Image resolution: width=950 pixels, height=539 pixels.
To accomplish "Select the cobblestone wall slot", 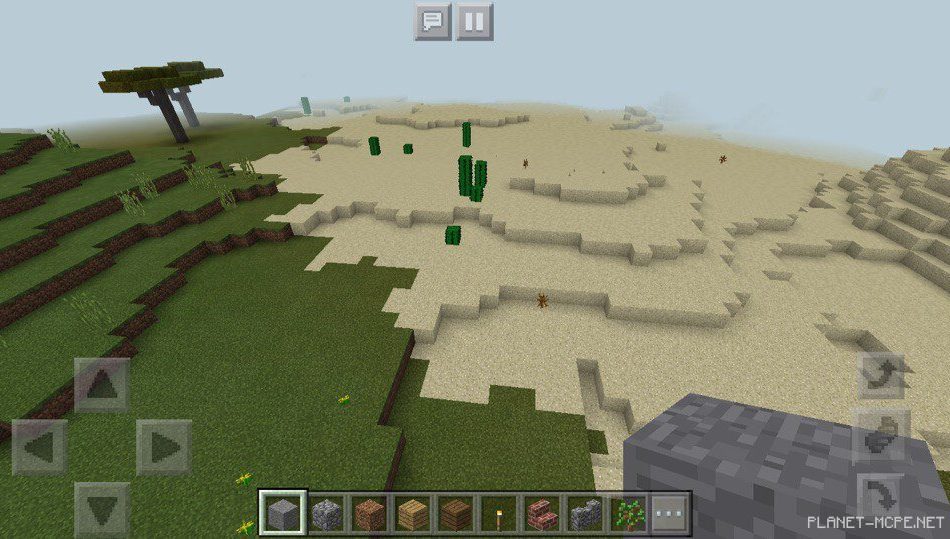I will (x=585, y=514).
